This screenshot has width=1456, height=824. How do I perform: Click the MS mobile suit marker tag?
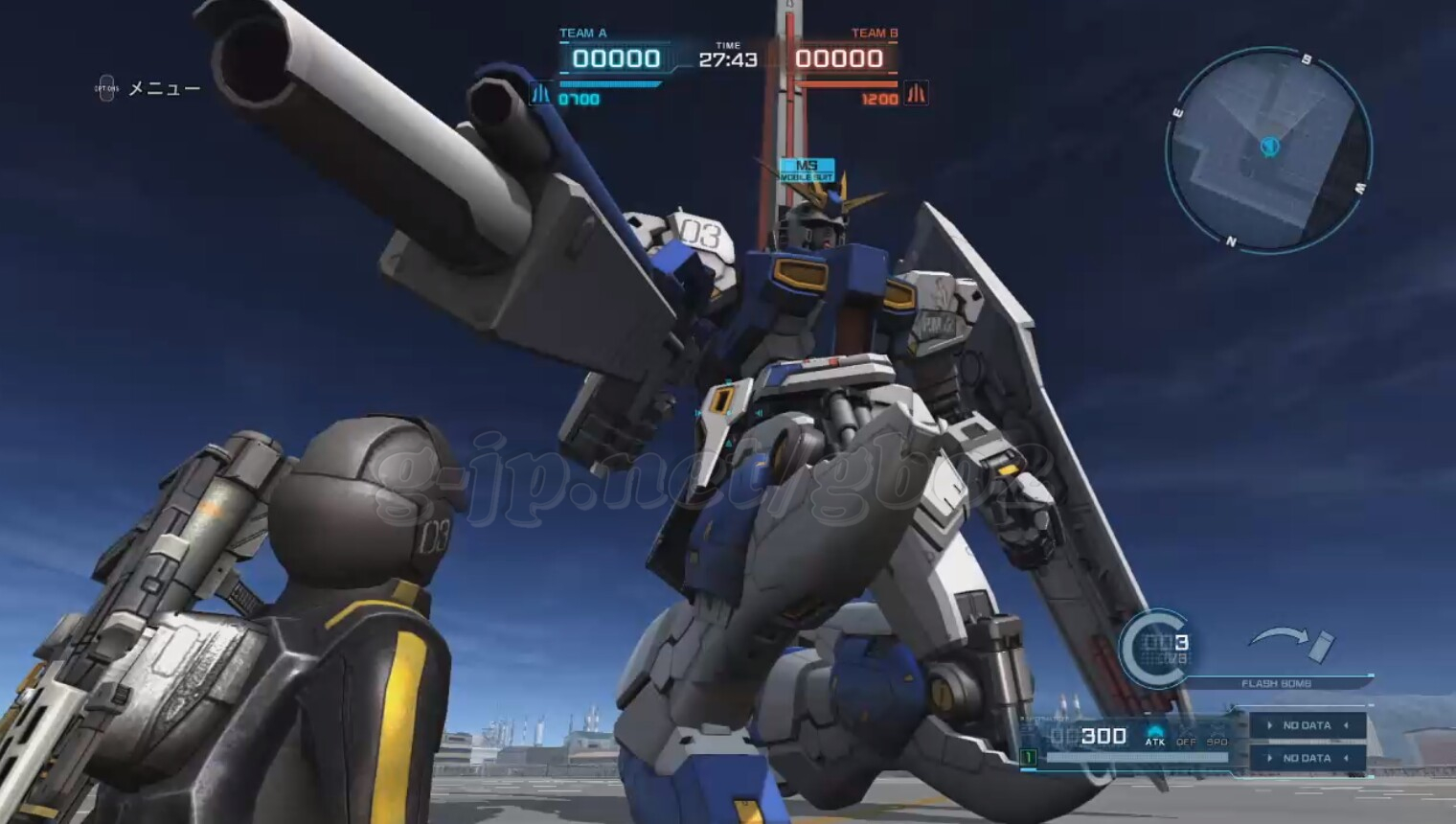click(x=807, y=170)
